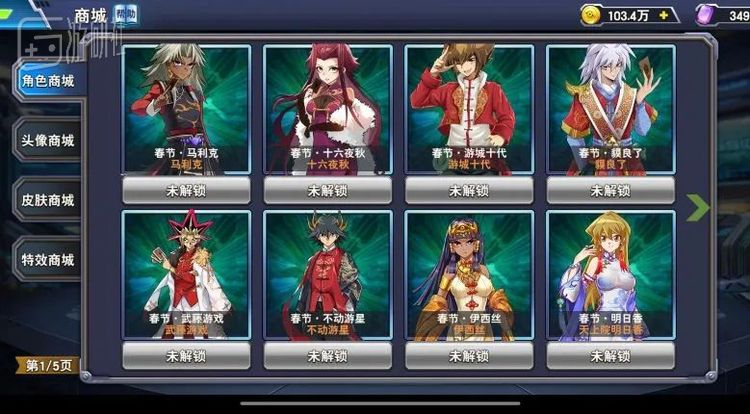Viewport: 750px width, 414px height.
Task: Click 未解锁 button under 天上院明日香
Action: 611,355
